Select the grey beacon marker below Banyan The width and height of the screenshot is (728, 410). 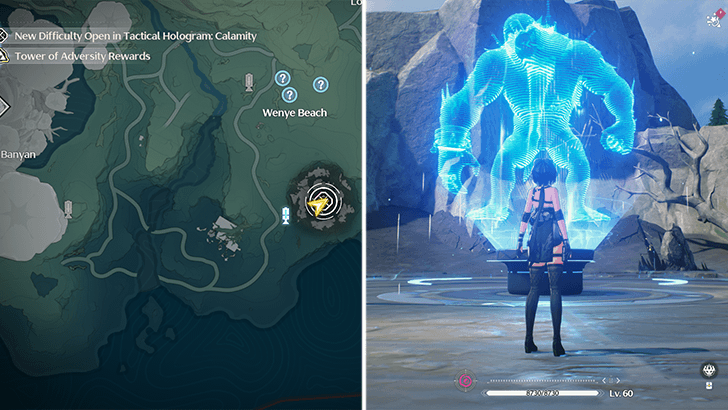click(x=68, y=208)
